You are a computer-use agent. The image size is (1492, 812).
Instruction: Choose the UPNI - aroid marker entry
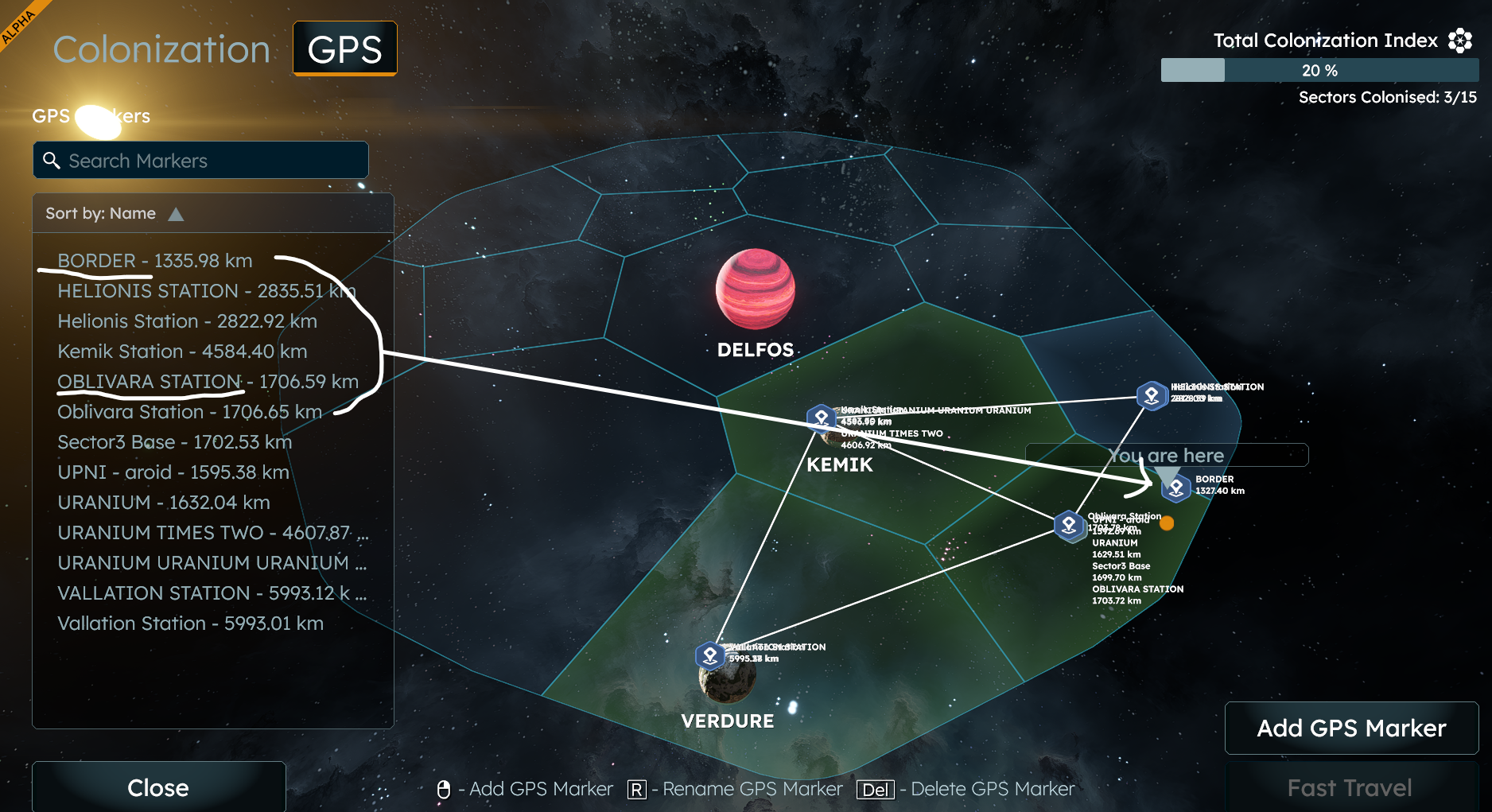pyautogui.click(x=173, y=472)
